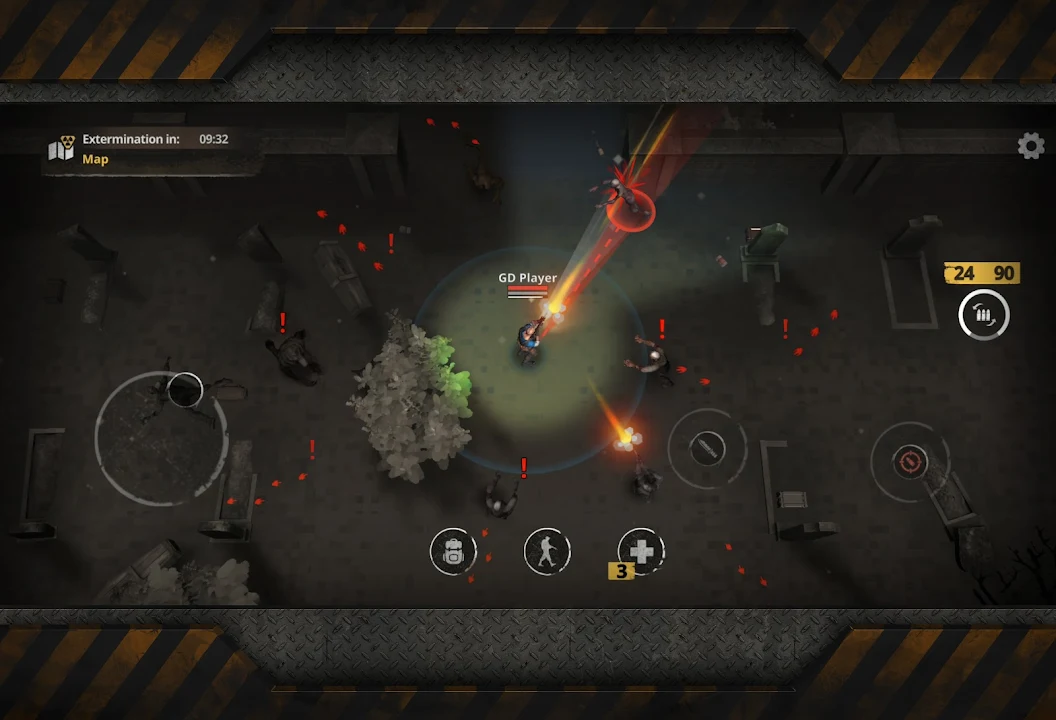Tap the red fire aim button
This screenshot has width=1056, height=720.
click(x=909, y=462)
